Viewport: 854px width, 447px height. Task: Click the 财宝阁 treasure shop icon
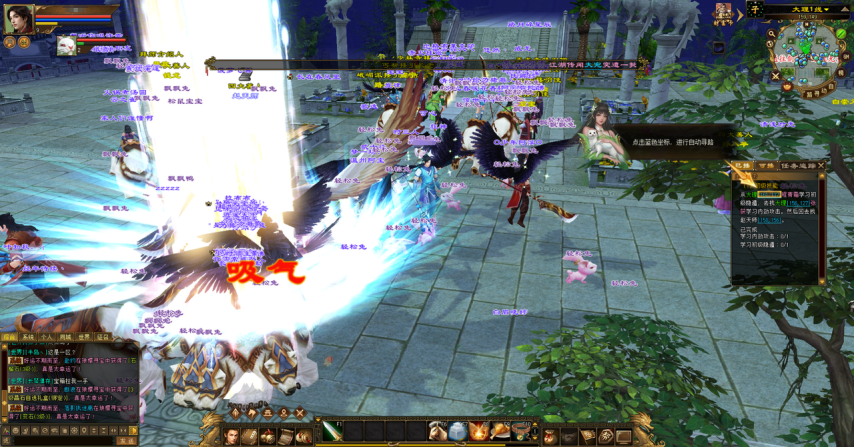(723, 13)
